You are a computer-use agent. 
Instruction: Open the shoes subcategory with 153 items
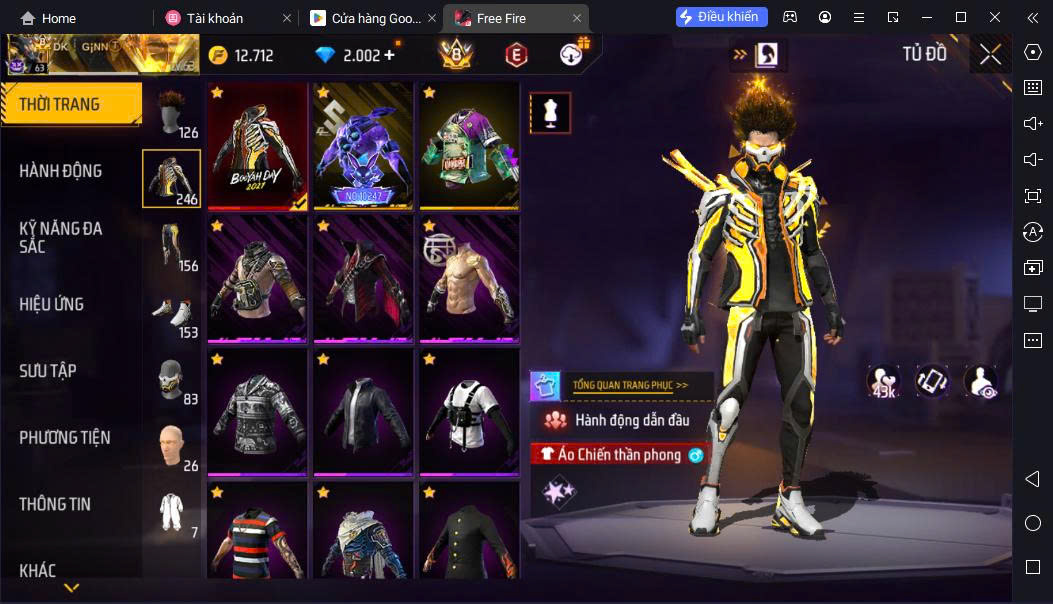click(x=172, y=313)
